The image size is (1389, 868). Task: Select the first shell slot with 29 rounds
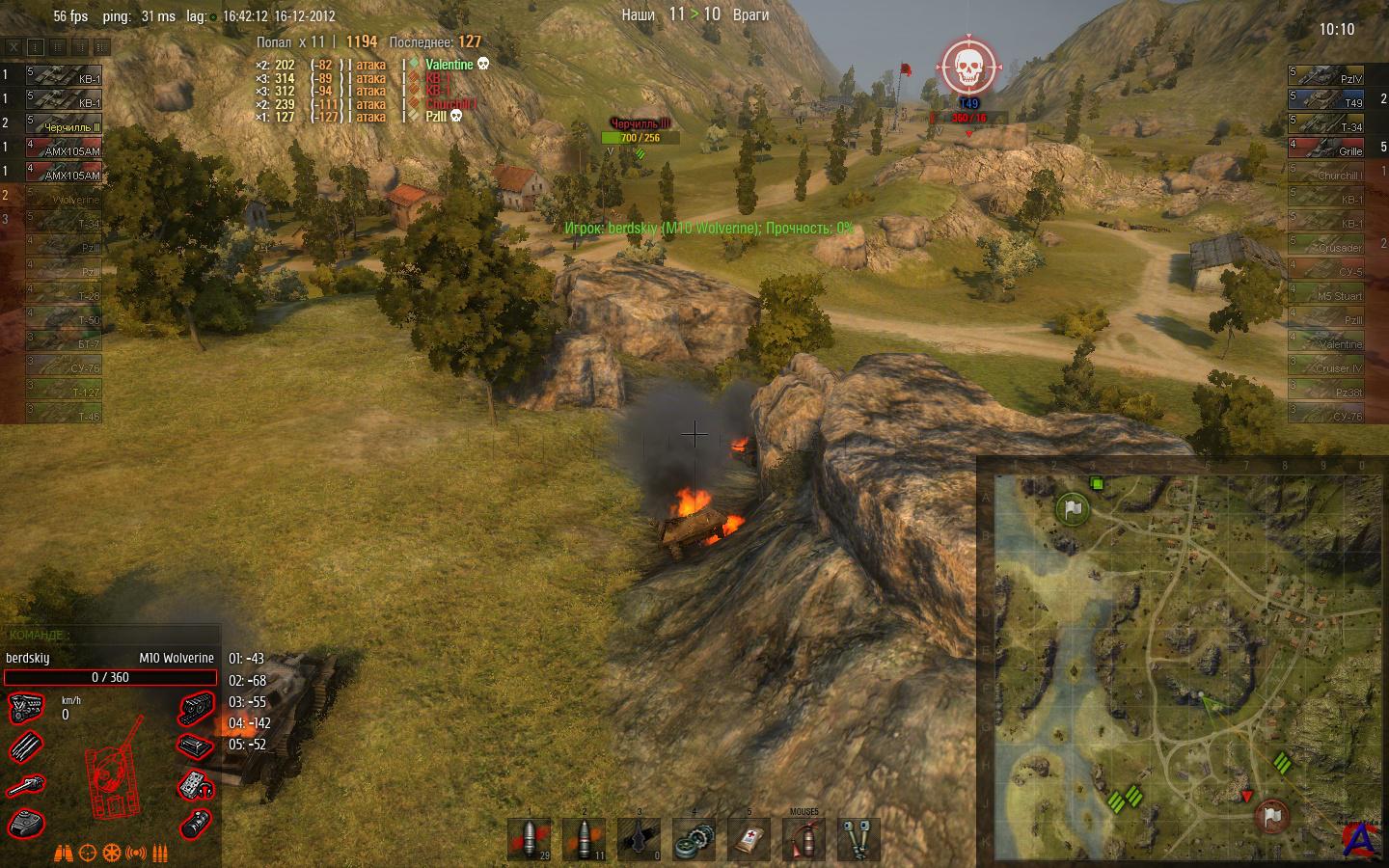[530, 839]
